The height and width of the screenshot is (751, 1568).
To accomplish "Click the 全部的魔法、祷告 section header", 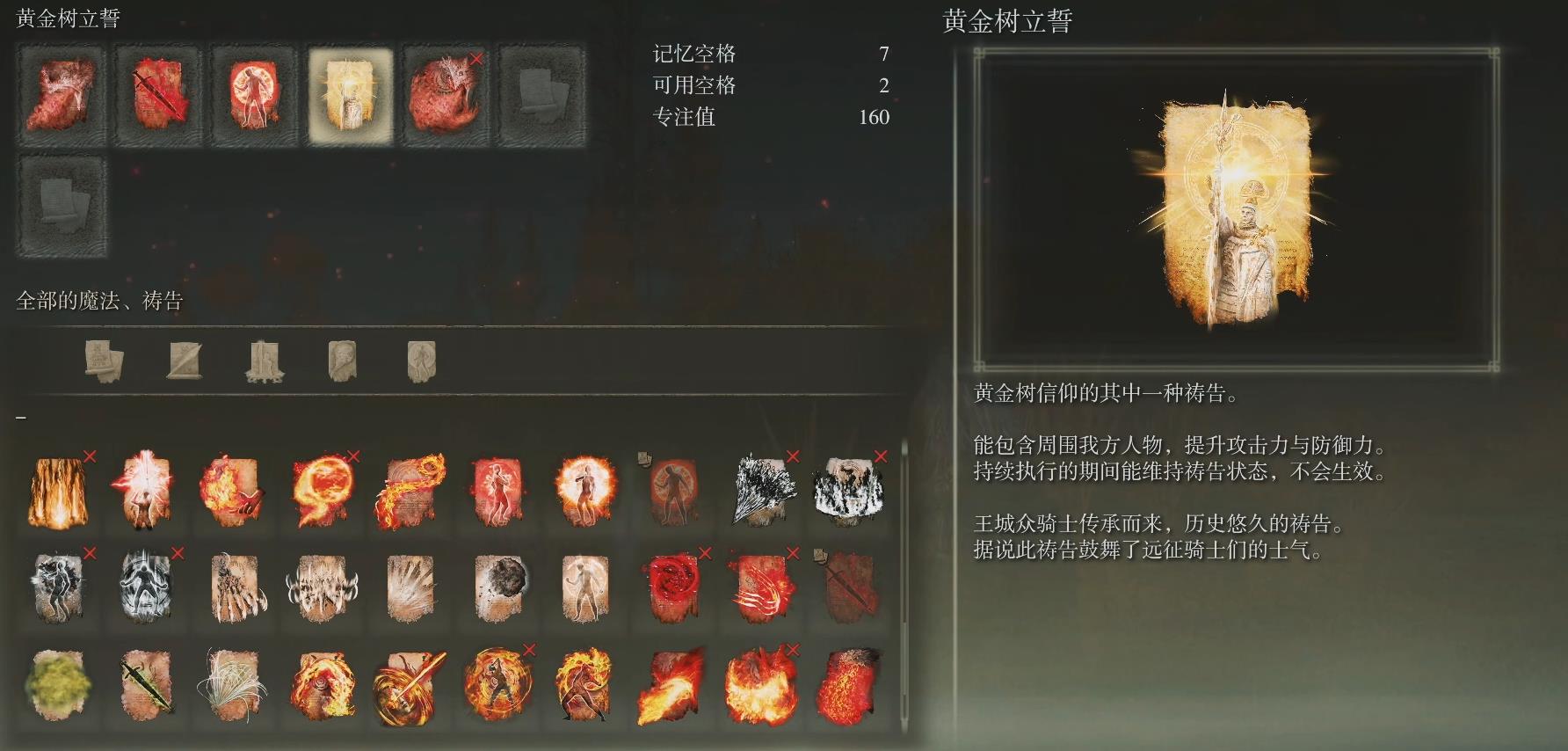I will click(x=101, y=299).
